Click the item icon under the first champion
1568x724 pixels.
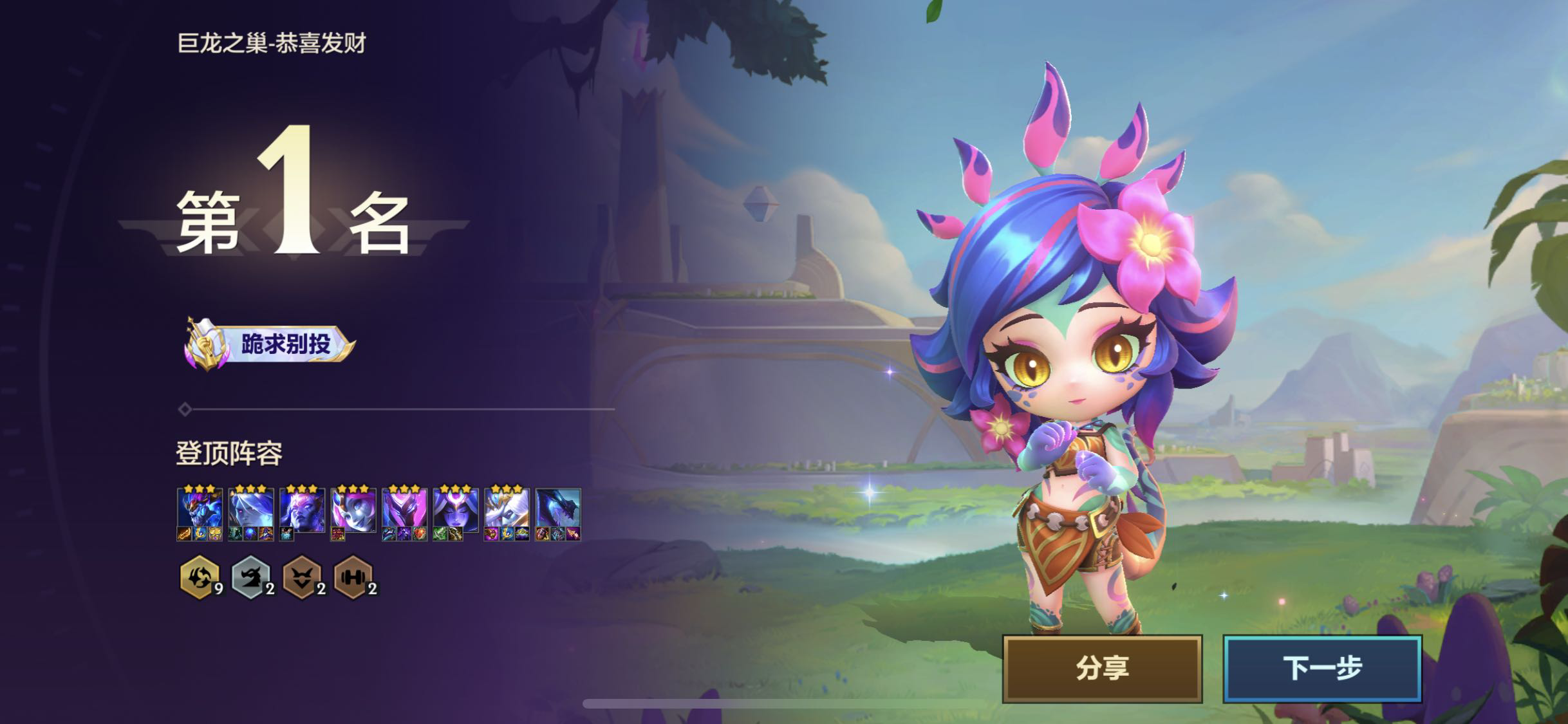tap(183, 534)
